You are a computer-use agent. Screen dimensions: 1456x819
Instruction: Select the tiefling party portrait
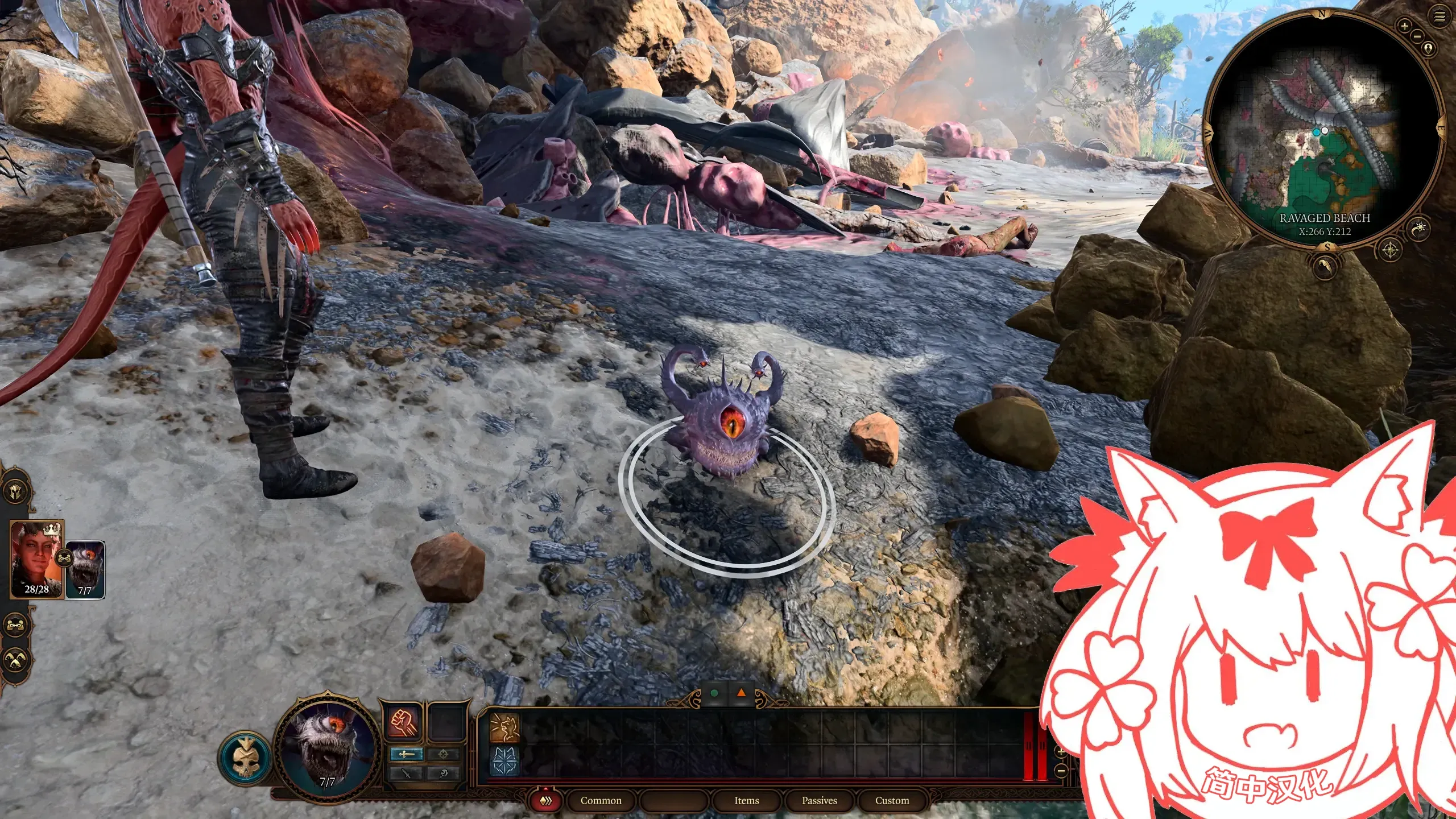[x=37, y=560]
